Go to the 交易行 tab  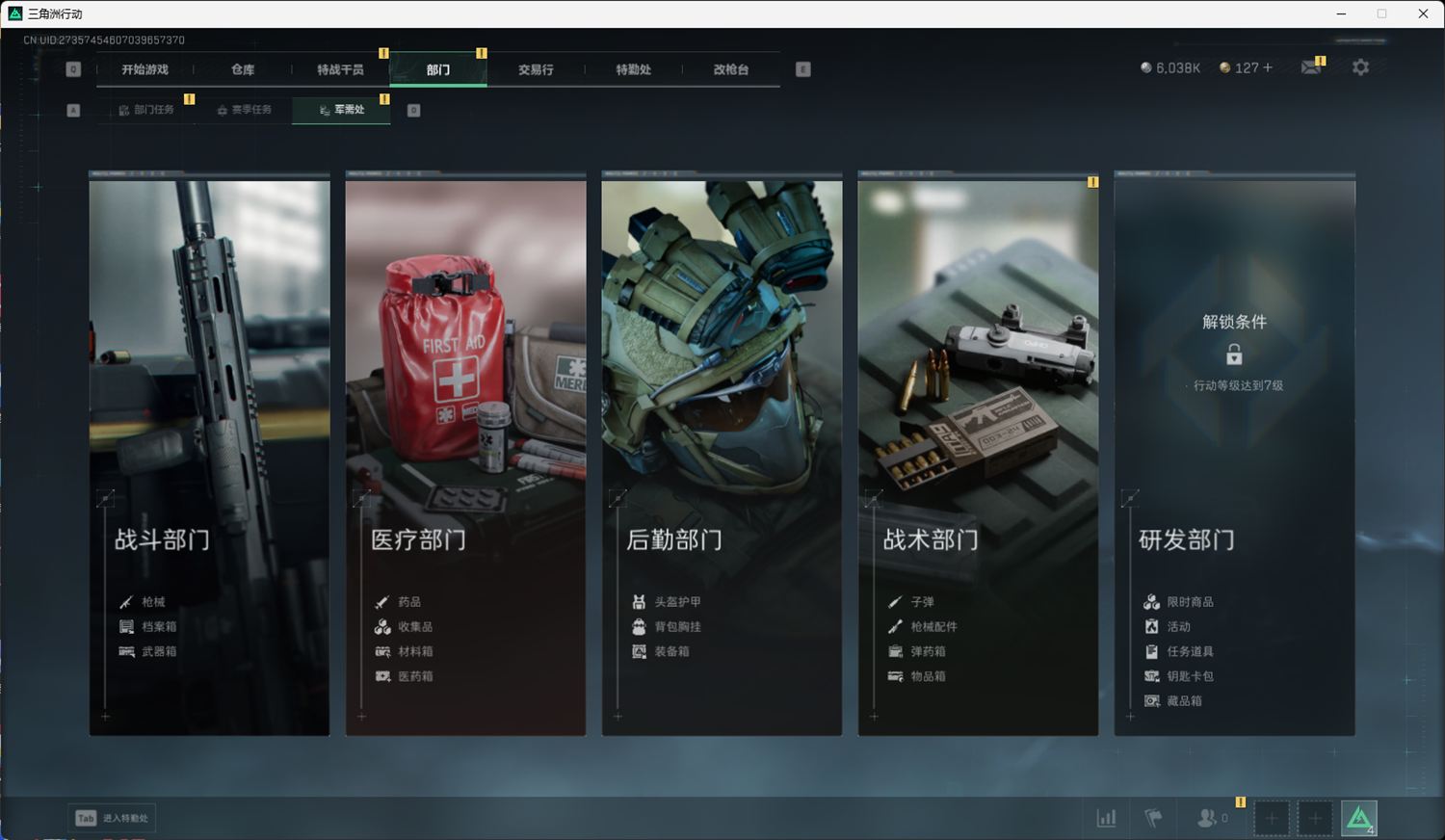pos(536,69)
